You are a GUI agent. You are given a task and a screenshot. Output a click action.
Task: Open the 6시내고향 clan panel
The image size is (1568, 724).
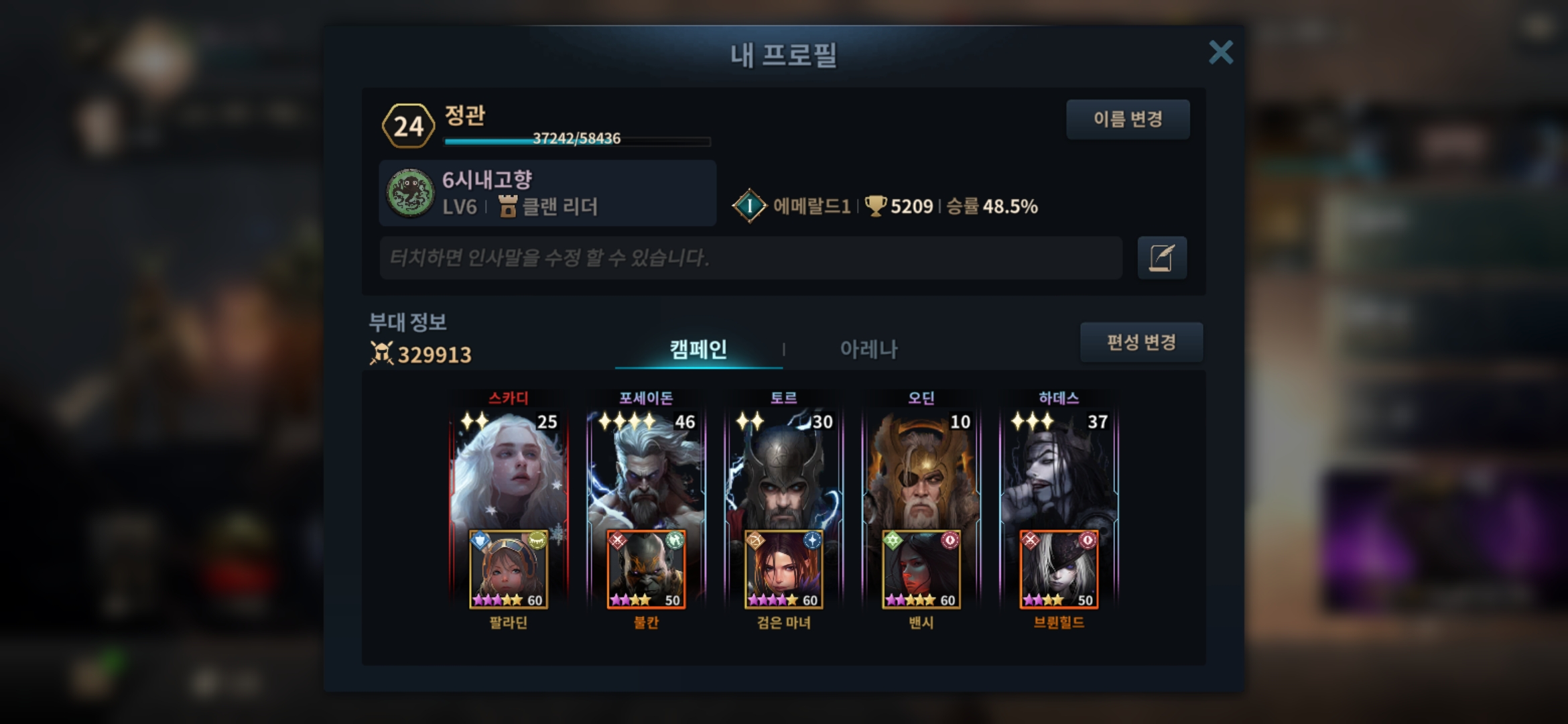click(x=547, y=193)
